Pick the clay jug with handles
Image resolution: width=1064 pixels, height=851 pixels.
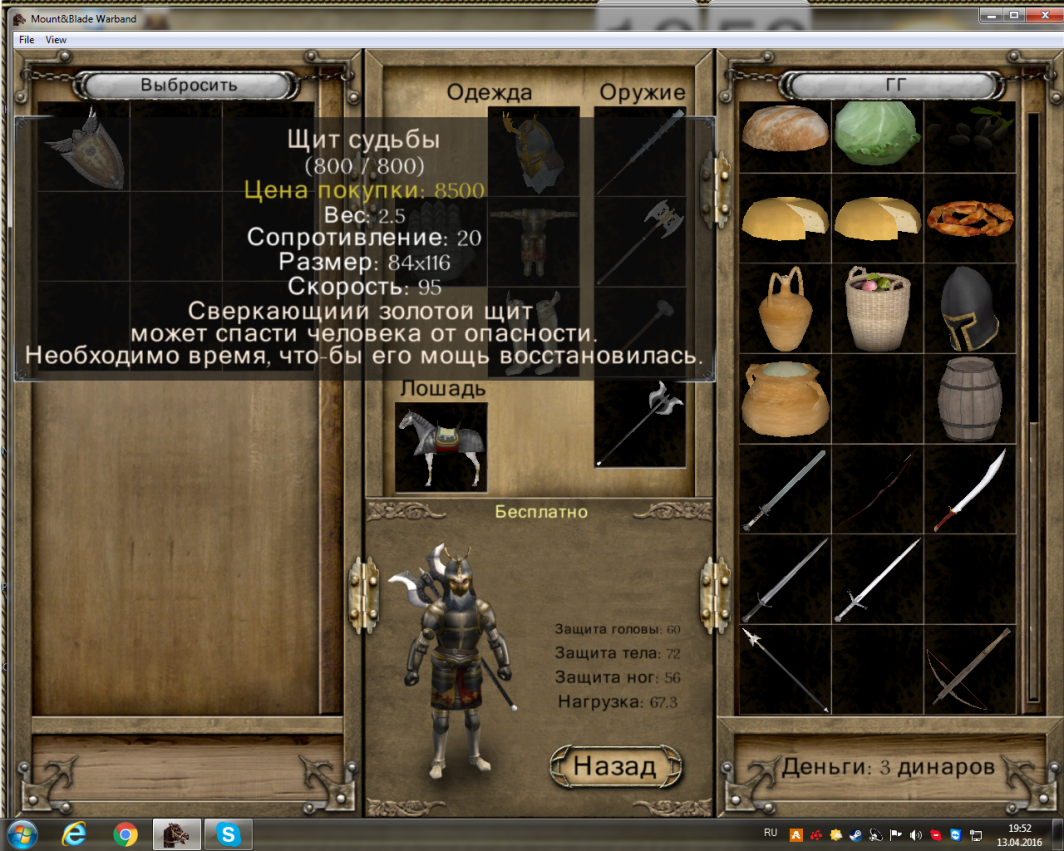click(785, 307)
